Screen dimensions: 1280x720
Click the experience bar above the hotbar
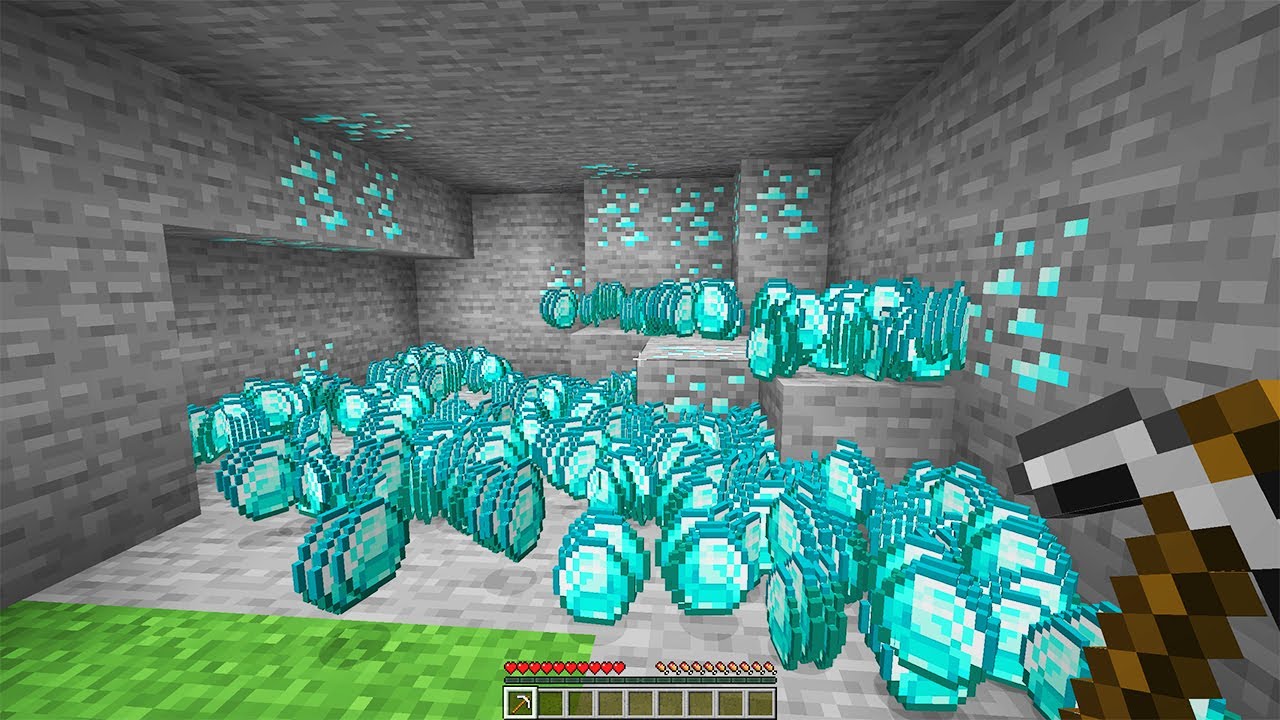640,680
